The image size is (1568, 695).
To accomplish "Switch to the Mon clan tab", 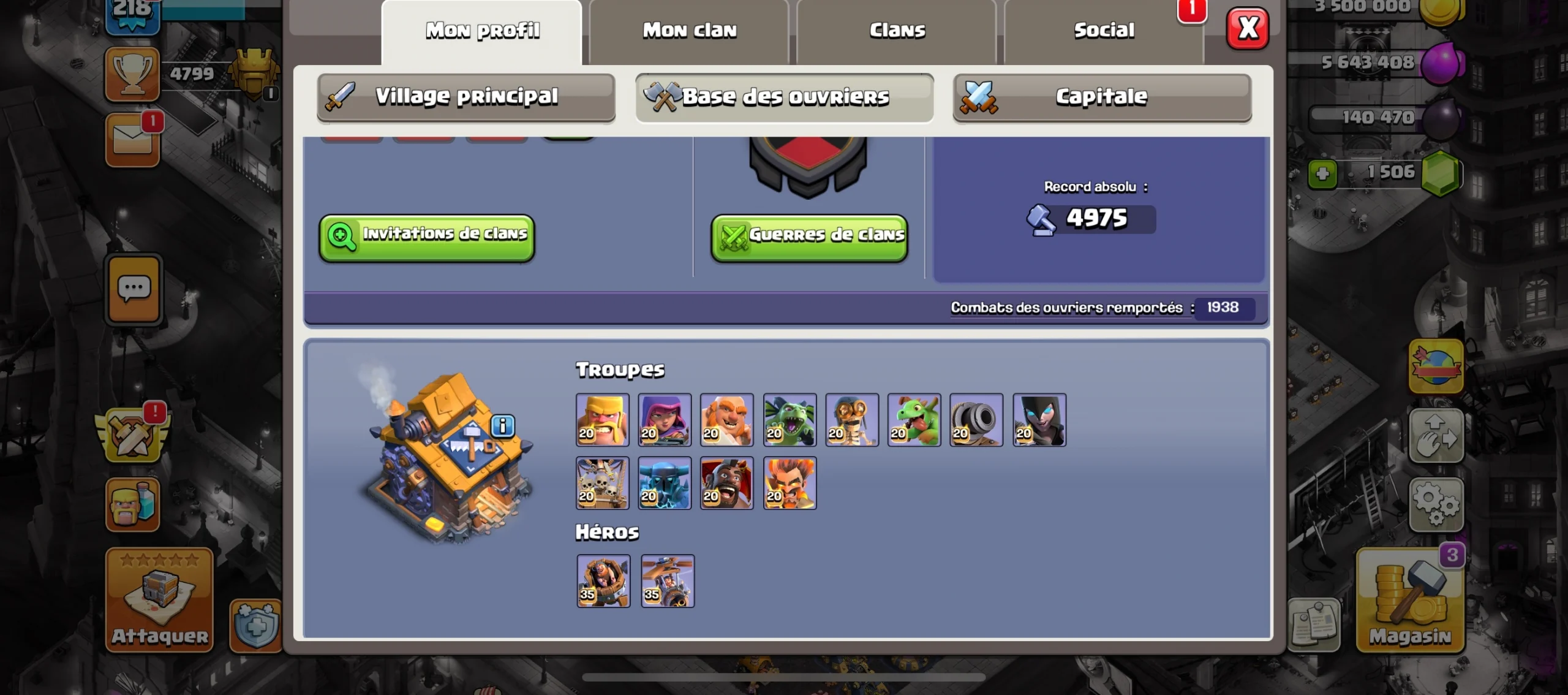I will (689, 31).
